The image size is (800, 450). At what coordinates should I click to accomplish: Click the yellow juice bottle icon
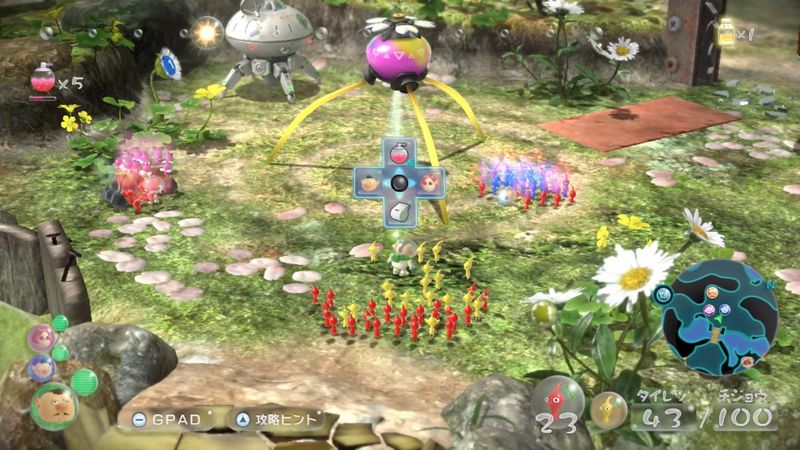click(x=726, y=33)
